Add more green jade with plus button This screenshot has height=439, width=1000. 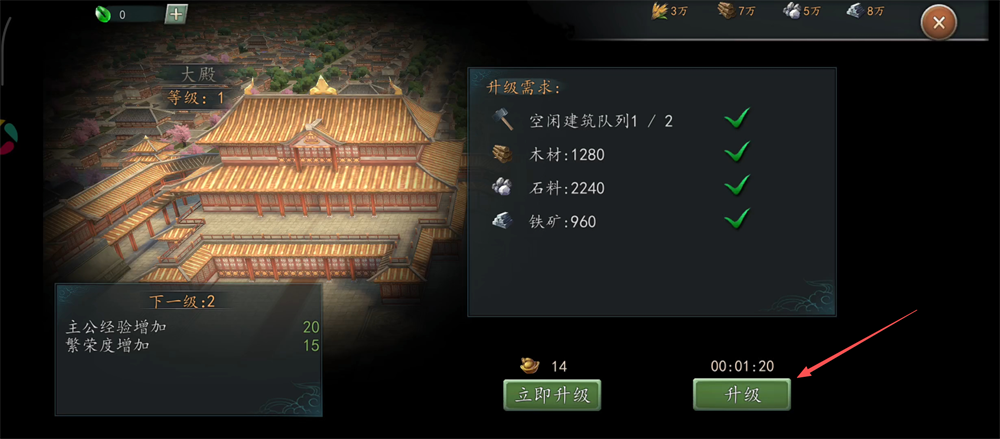click(x=175, y=14)
